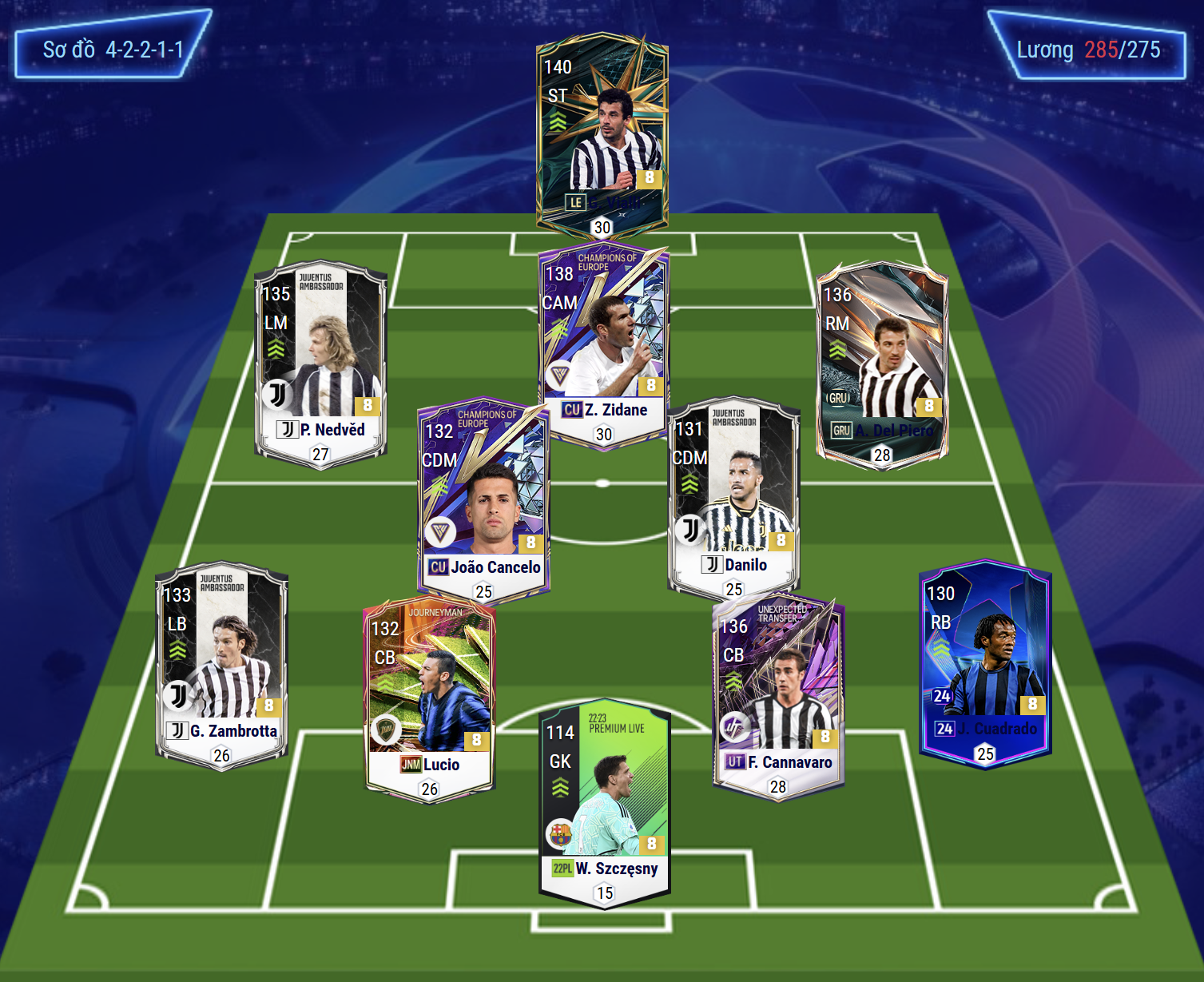Viewport: 1204px width, 982px height.
Task: Pick the P. Nedvěd left midfielder card
Action: [x=320, y=360]
